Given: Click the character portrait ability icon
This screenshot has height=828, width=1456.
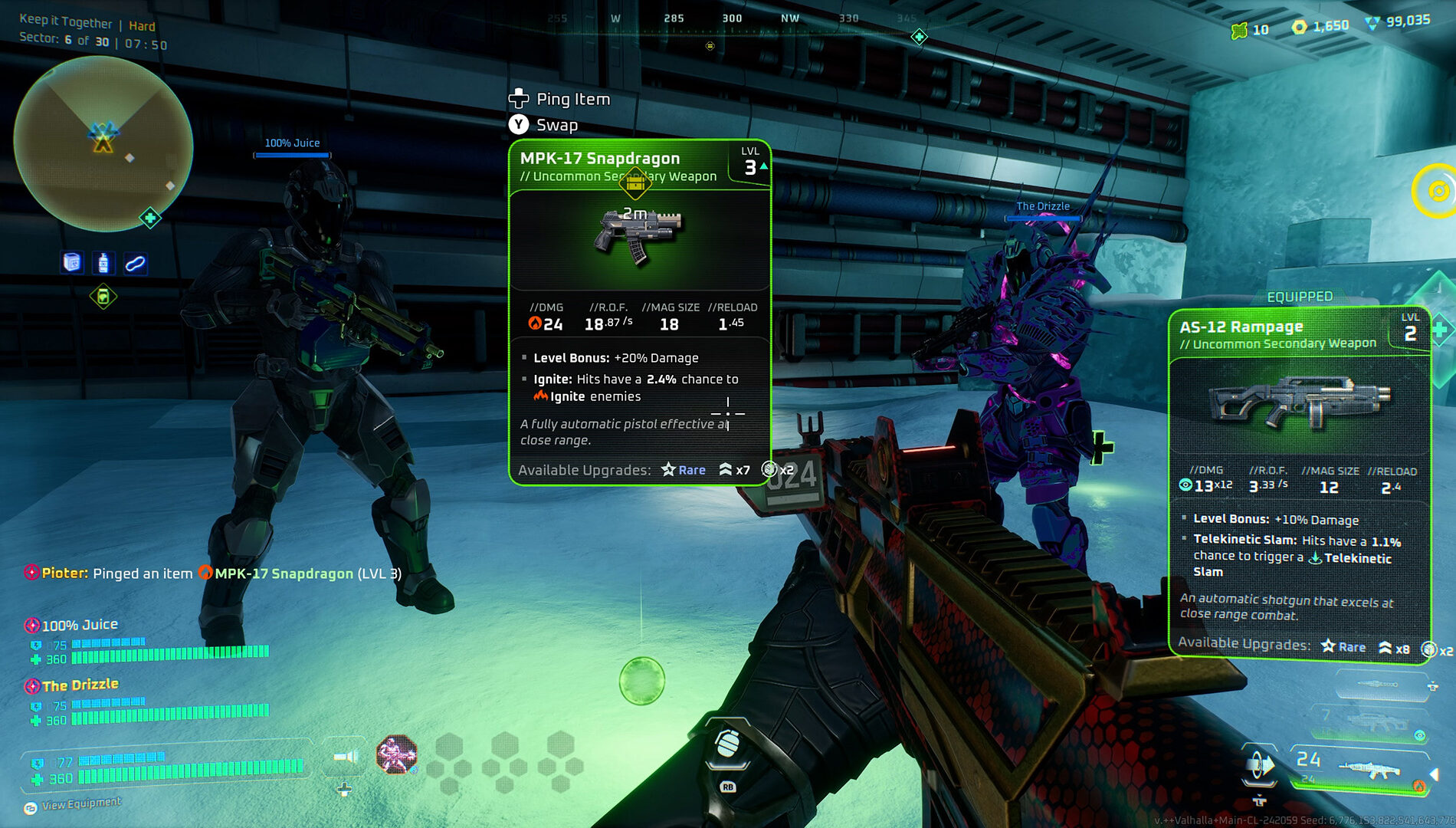Looking at the screenshot, I should [x=396, y=754].
